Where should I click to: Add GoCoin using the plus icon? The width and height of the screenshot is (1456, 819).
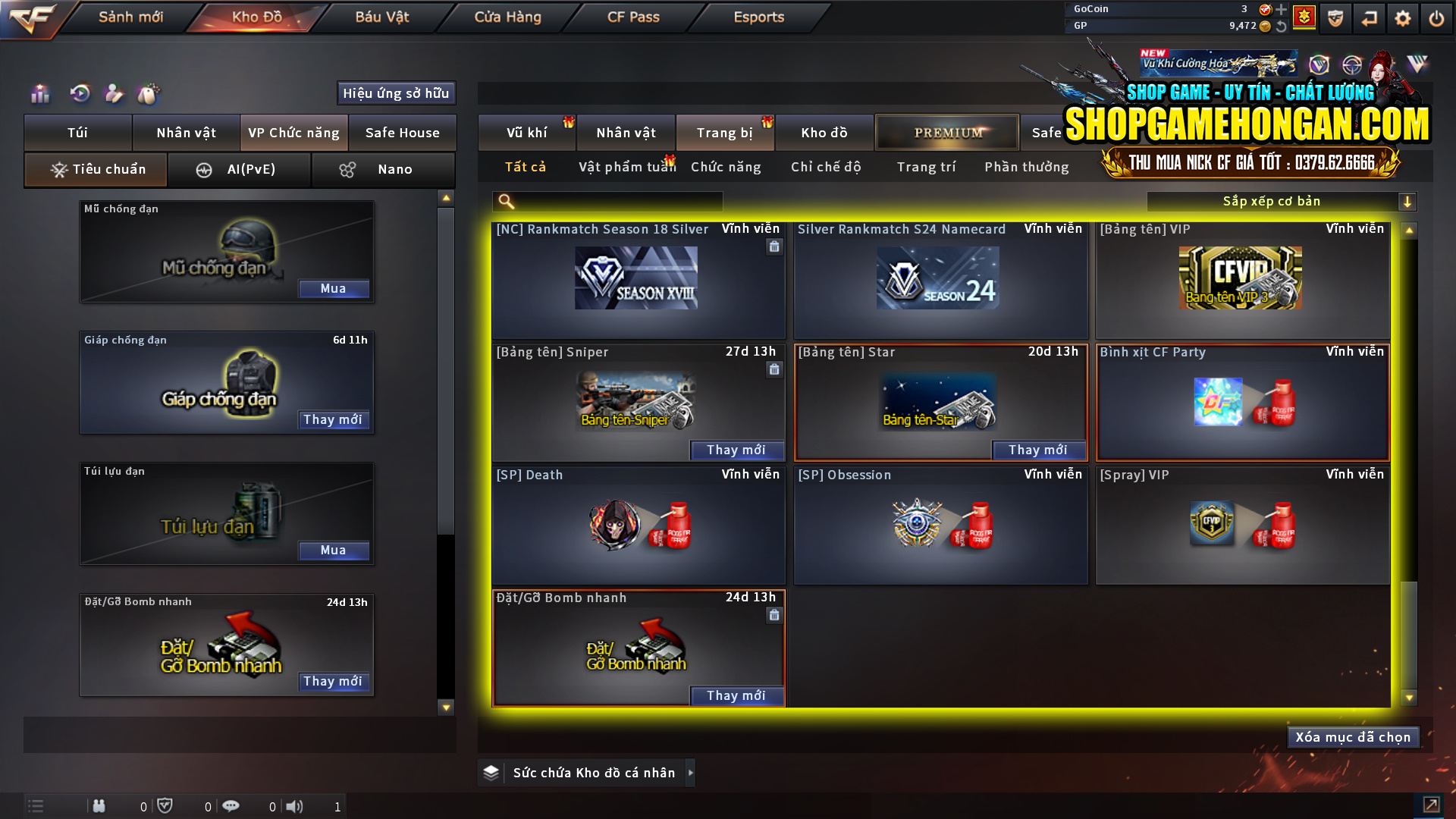[x=1282, y=10]
